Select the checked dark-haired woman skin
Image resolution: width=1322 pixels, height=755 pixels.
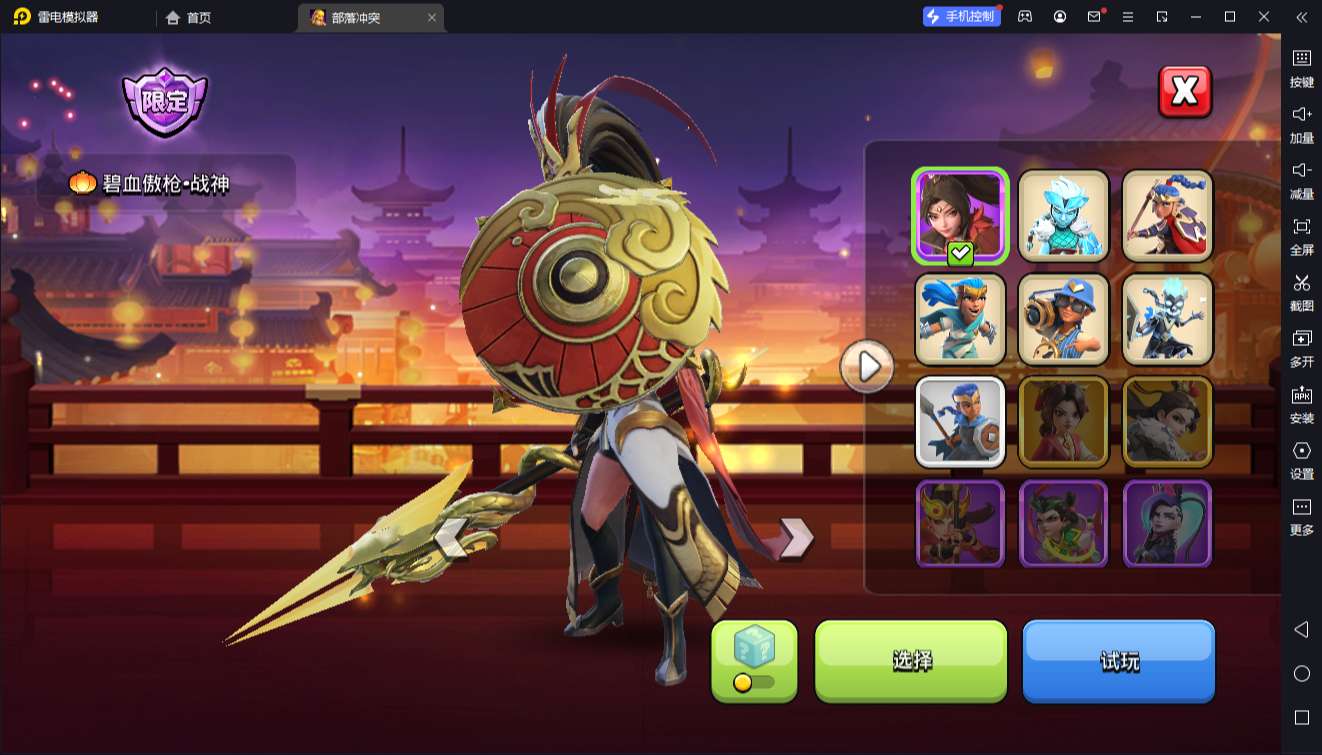tap(960, 216)
